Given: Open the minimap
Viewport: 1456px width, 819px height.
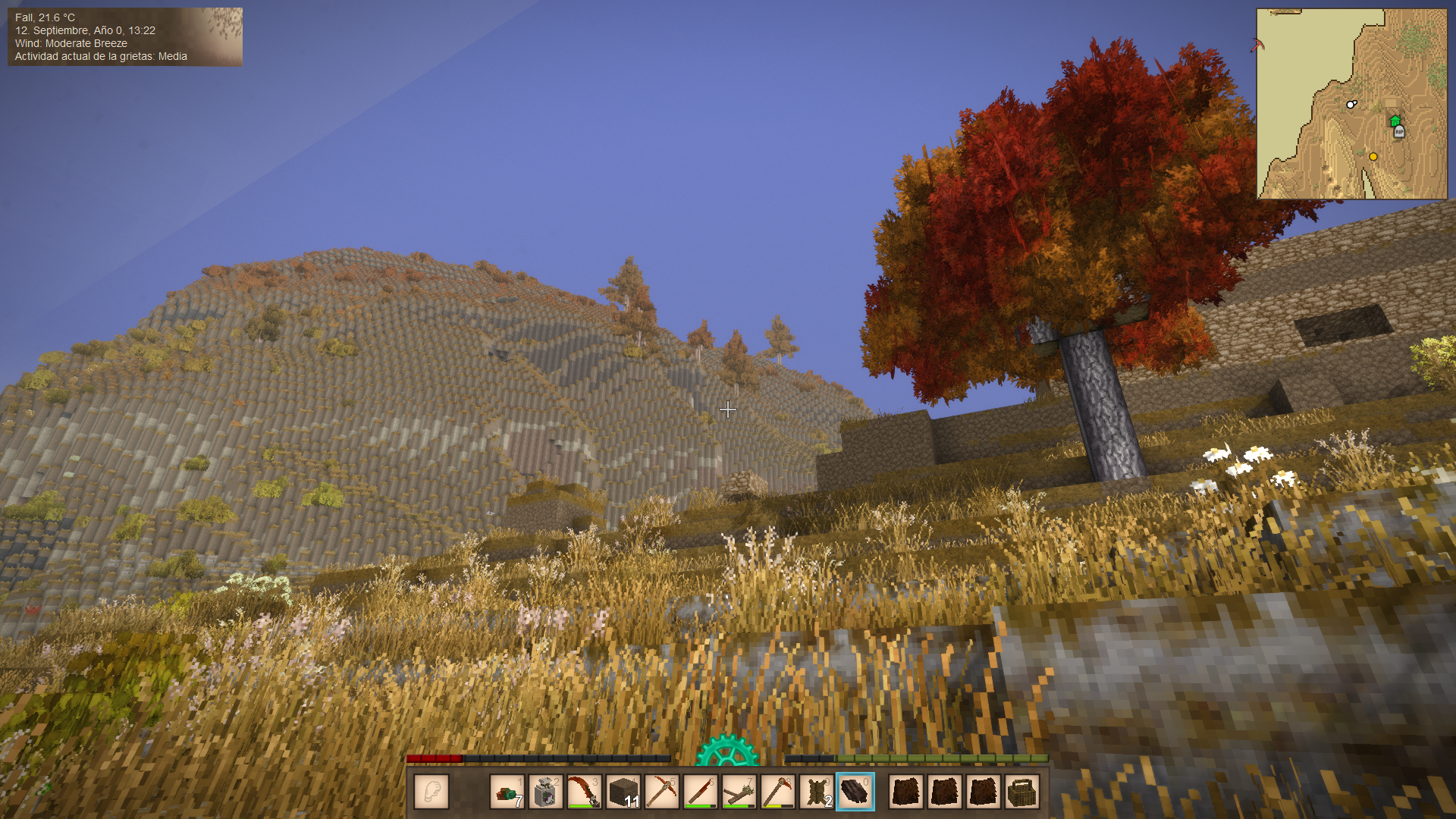Looking at the screenshot, I should (1352, 104).
